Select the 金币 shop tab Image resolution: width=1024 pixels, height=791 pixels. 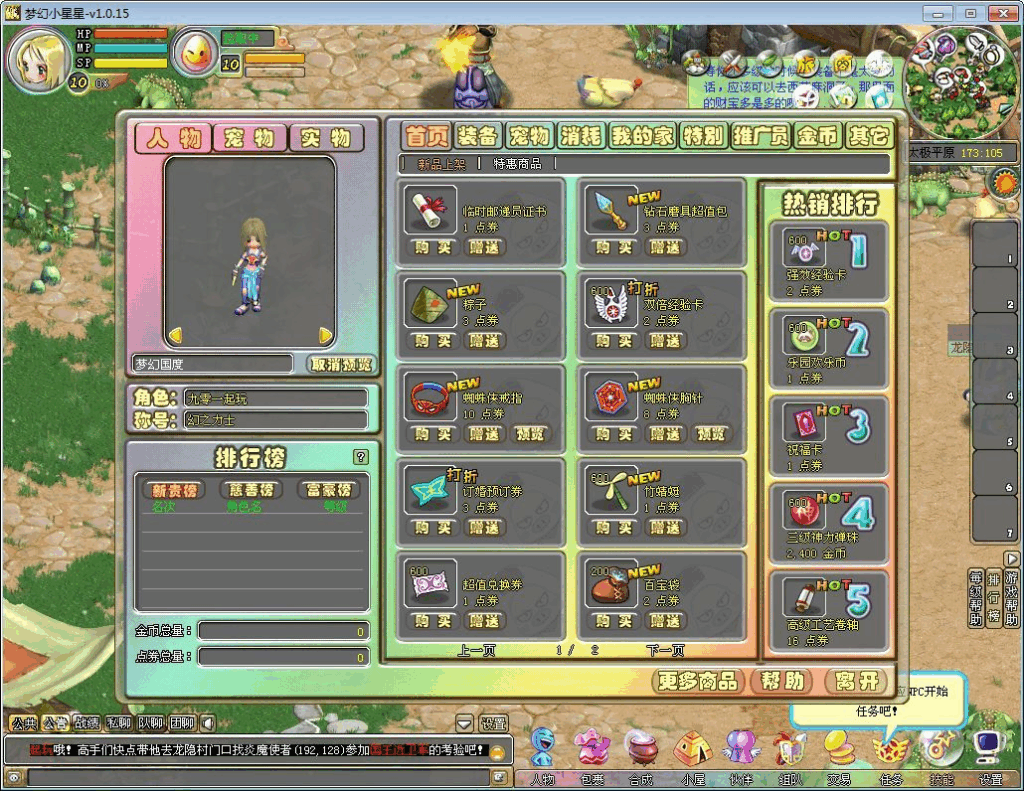click(x=817, y=136)
